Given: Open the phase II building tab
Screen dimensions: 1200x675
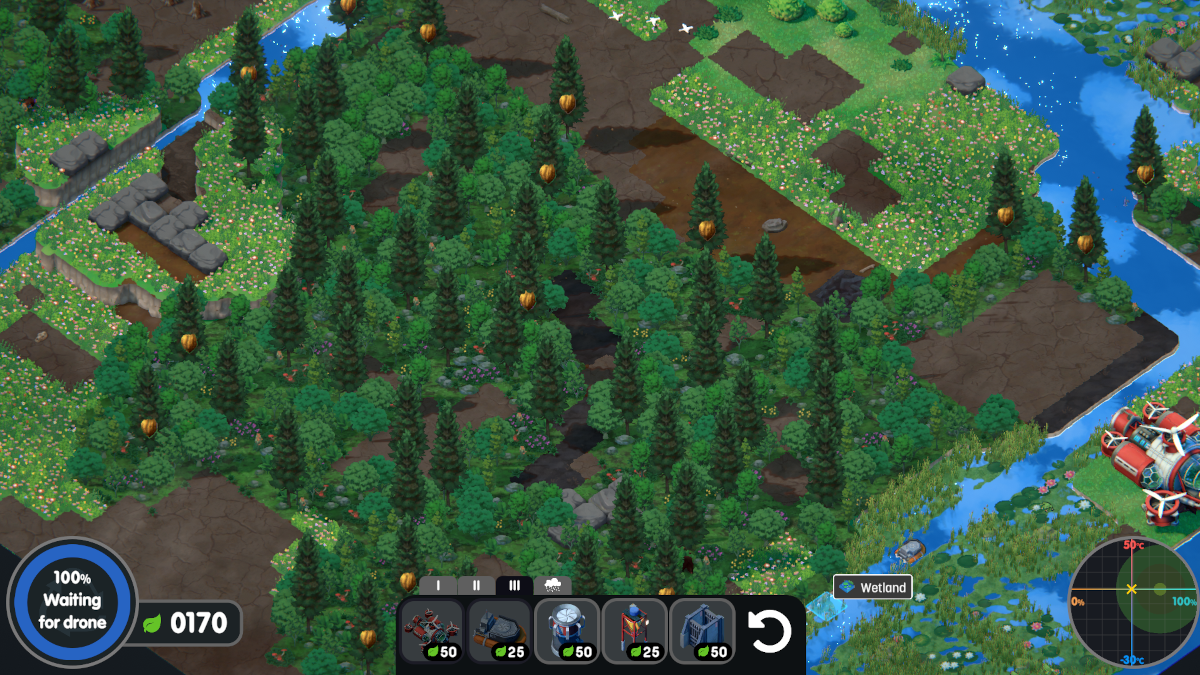Looking at the screenshot, I should tap(476, 586).
